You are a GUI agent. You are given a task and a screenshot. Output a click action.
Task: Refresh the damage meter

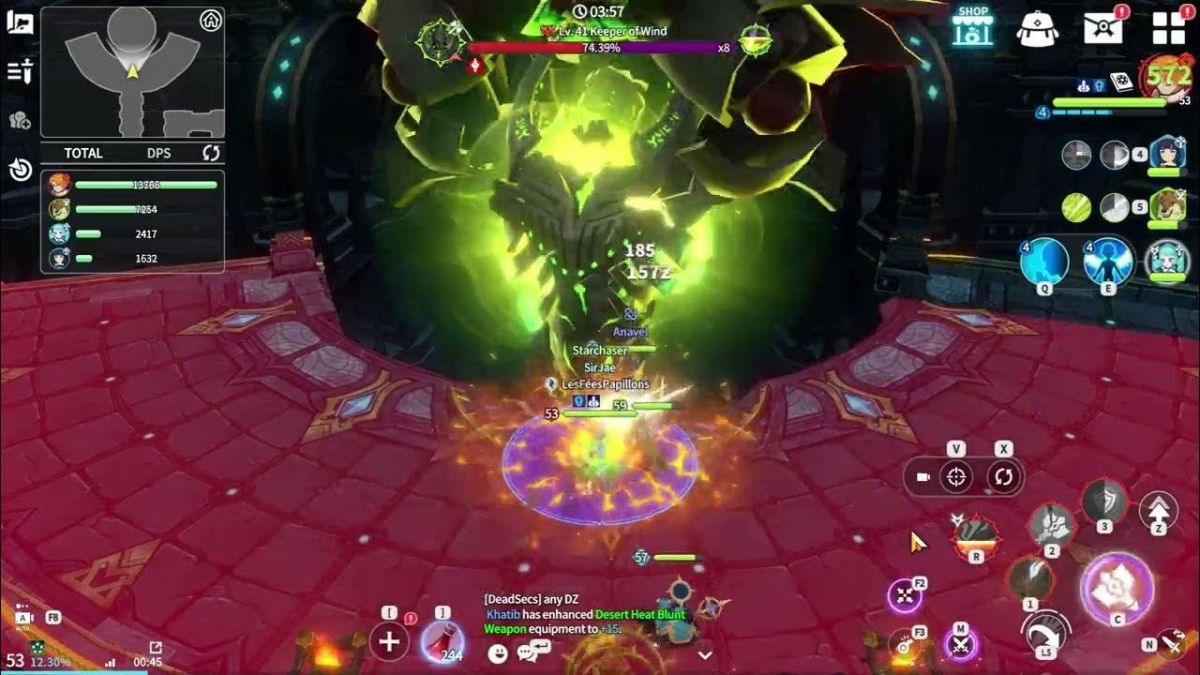[x=211, y=153]
